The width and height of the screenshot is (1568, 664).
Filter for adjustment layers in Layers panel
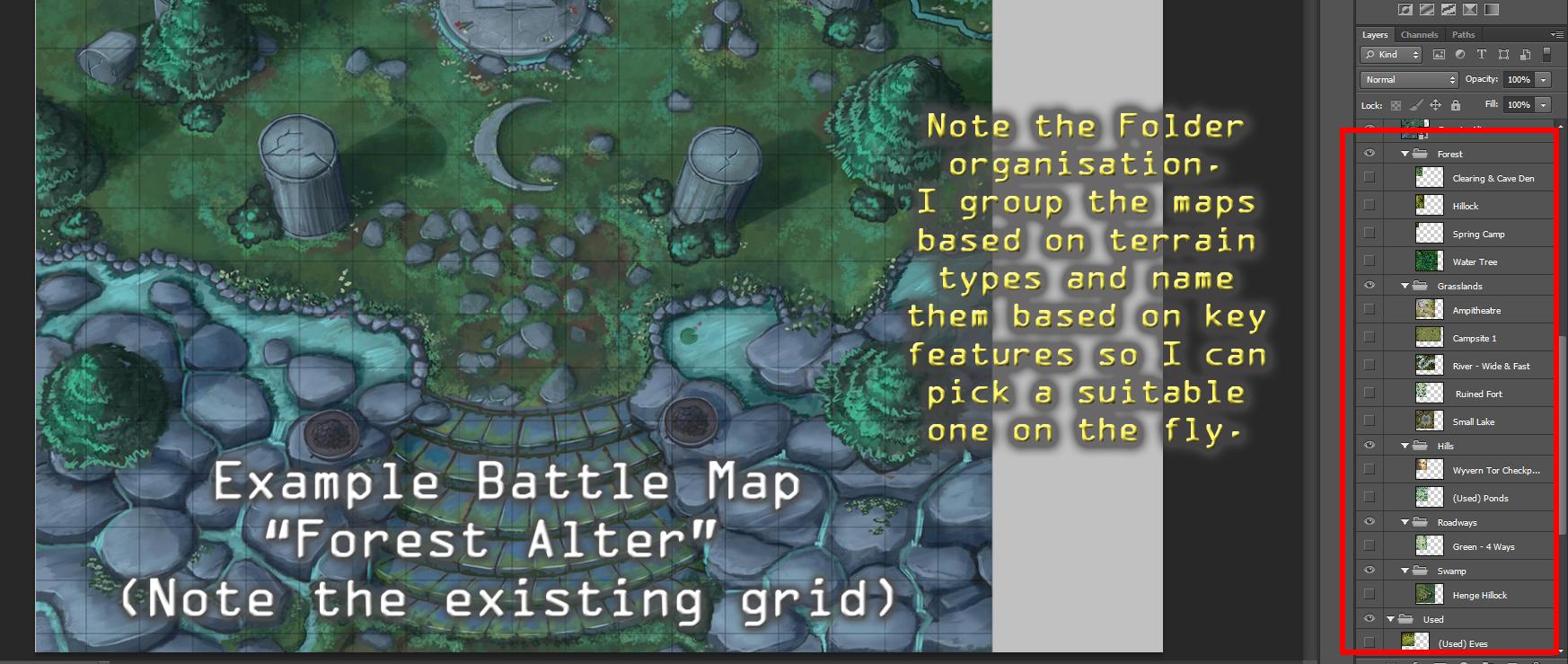(1460, 55)
